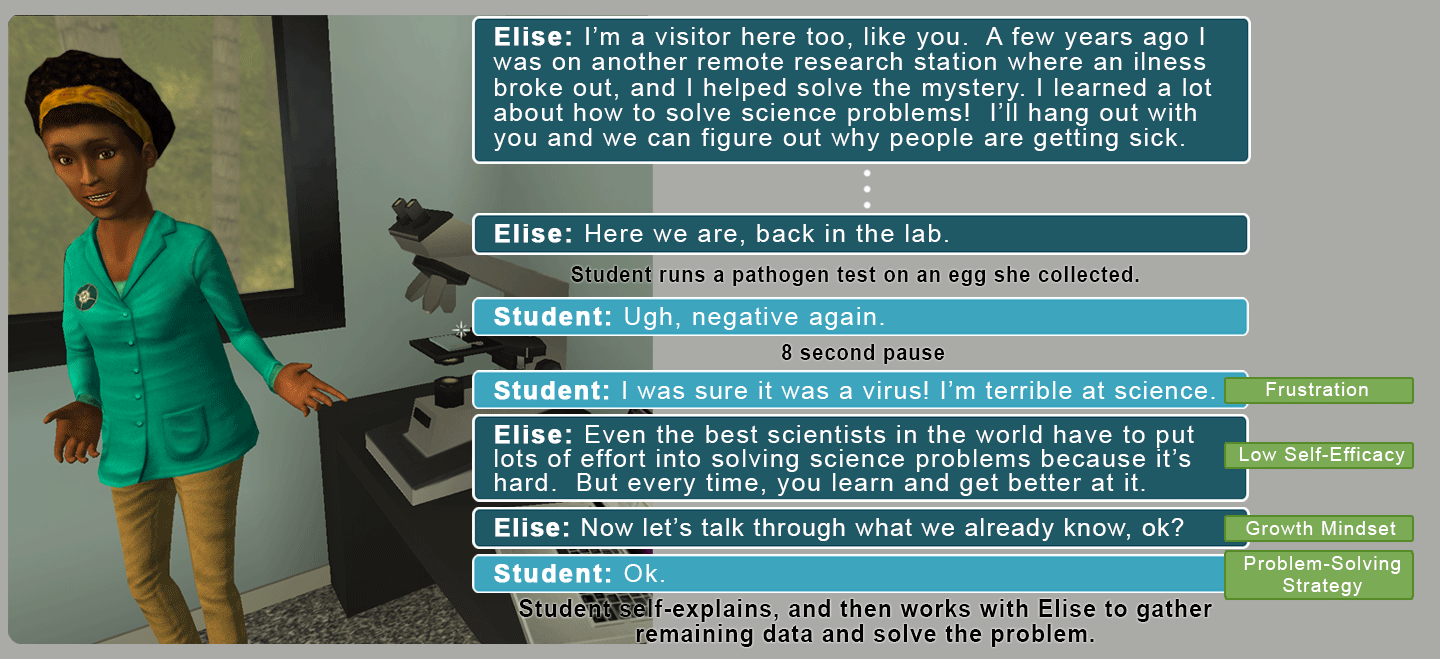Select the Frustration tag

pyautogui.click(x=1317, y=390)
